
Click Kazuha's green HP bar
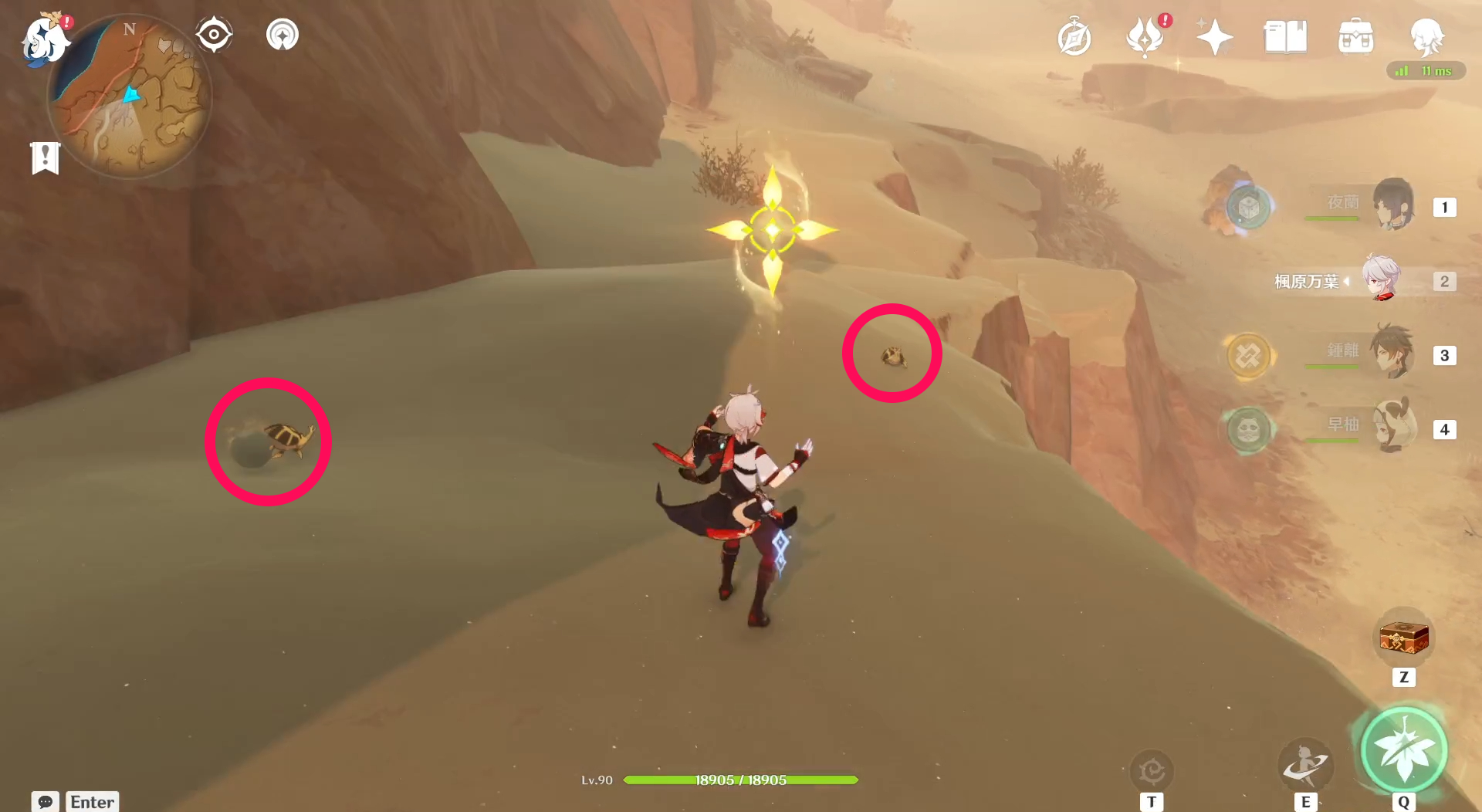pos(741,780)
